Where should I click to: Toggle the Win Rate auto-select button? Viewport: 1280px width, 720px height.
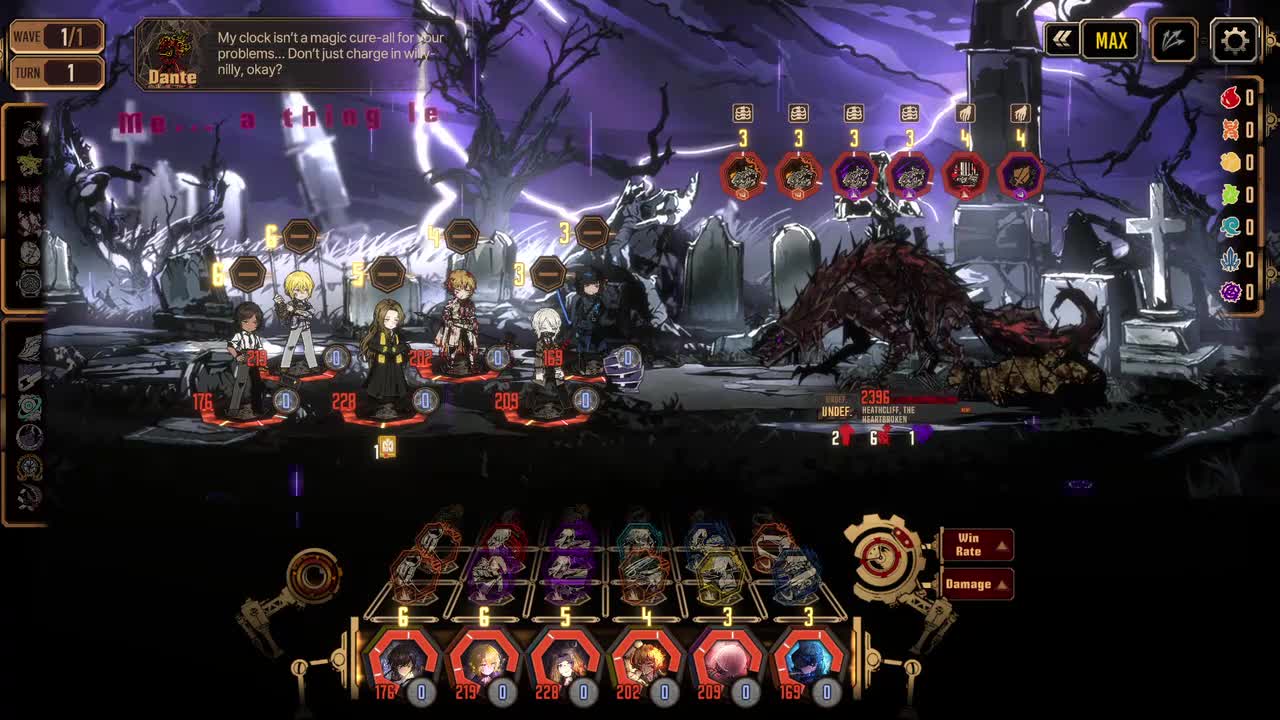976,545
